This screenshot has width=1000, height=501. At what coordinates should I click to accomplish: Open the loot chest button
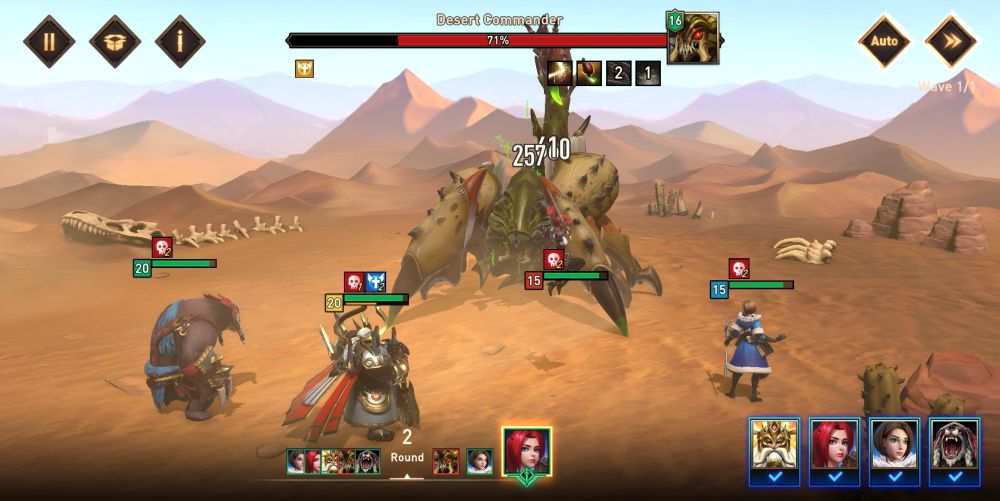115,41
